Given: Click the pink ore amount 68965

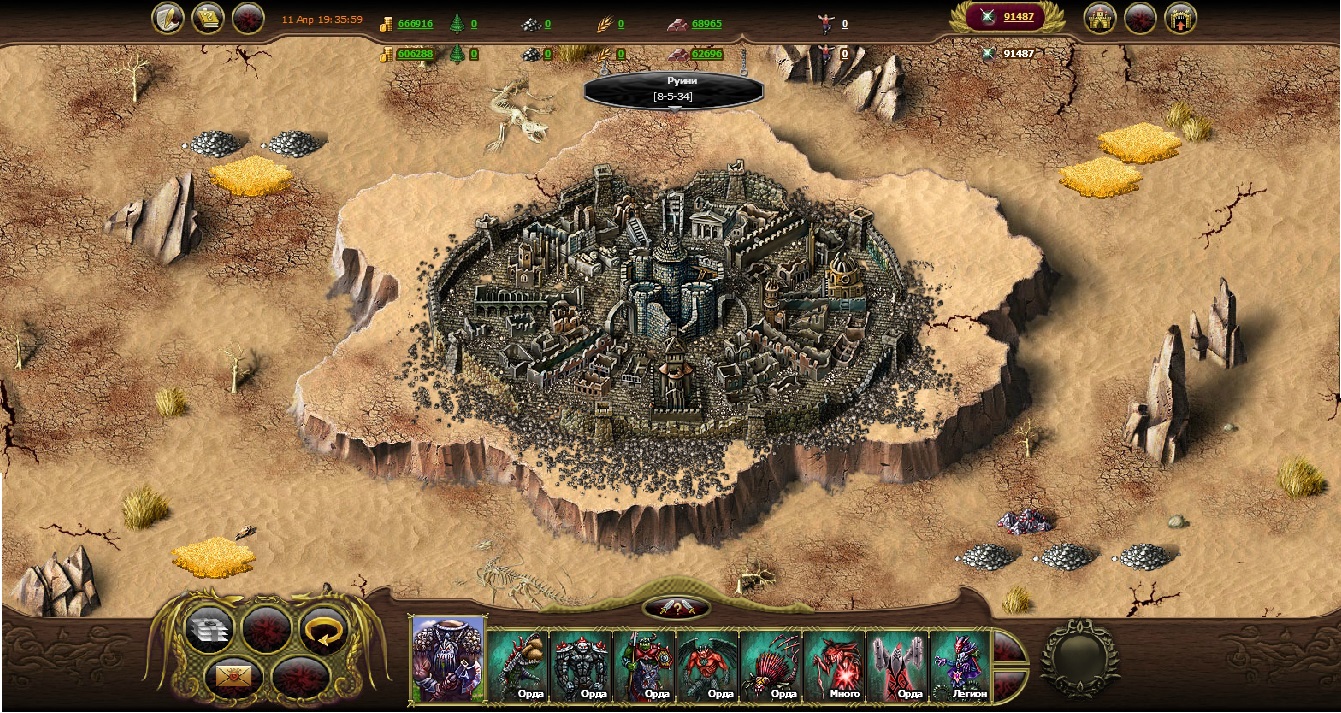Looking at the screenshot, I should (706, 24).
